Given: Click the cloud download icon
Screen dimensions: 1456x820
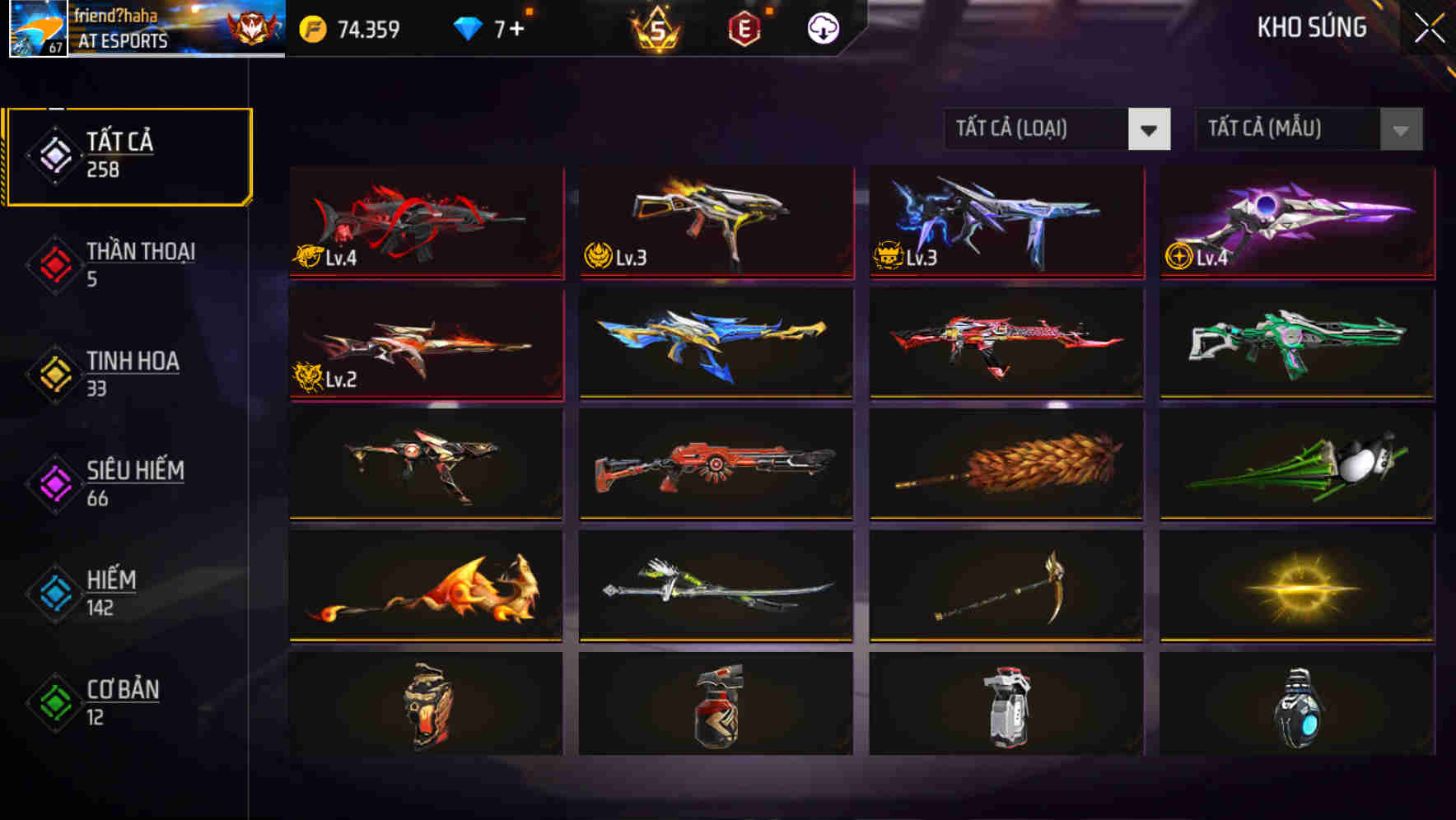Looking at the screenshot, I should click(x=822, y=28).
